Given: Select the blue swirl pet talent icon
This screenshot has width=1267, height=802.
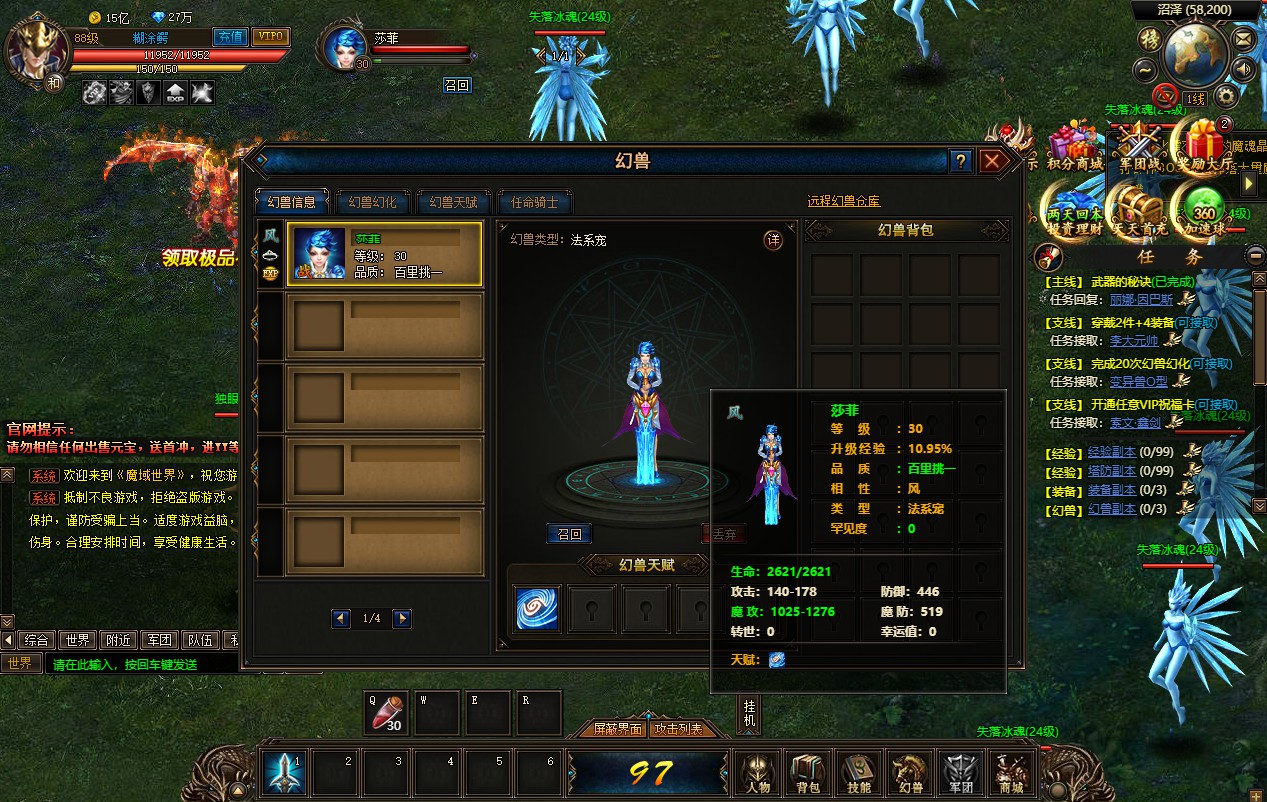Looking at the screenshot, I should [537, 608].
